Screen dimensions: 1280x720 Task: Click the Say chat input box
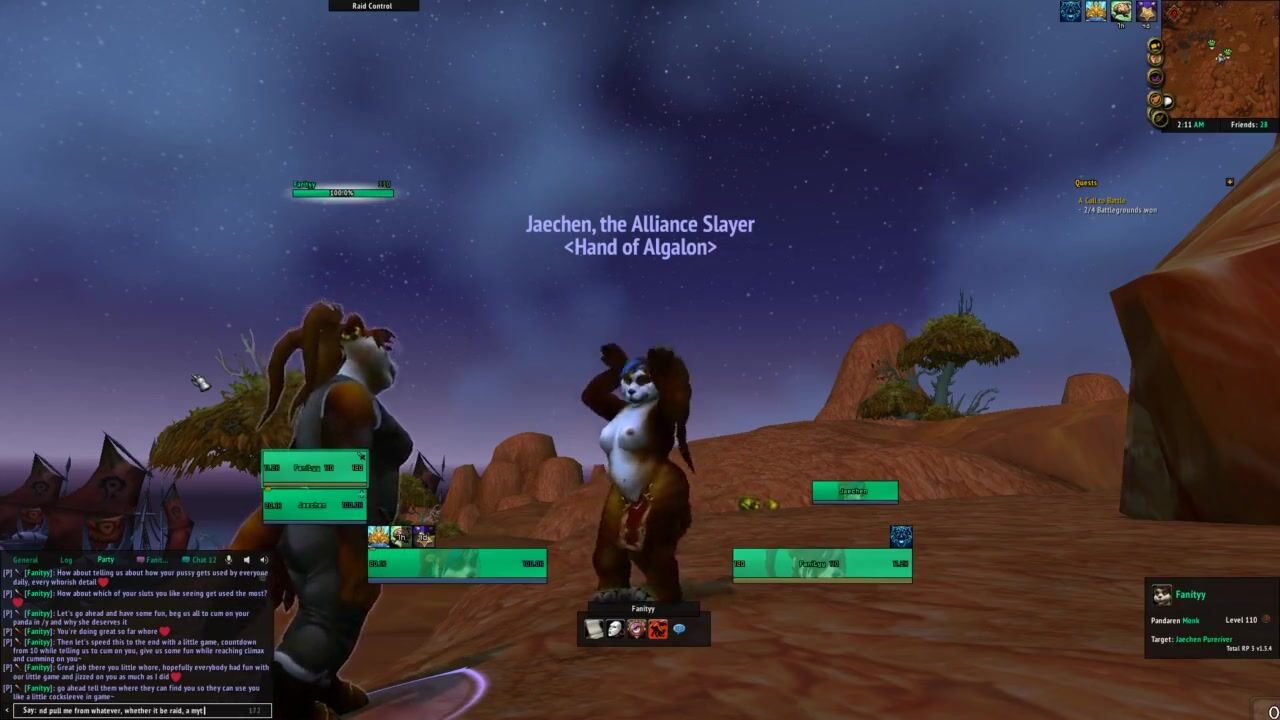point(135,711)
